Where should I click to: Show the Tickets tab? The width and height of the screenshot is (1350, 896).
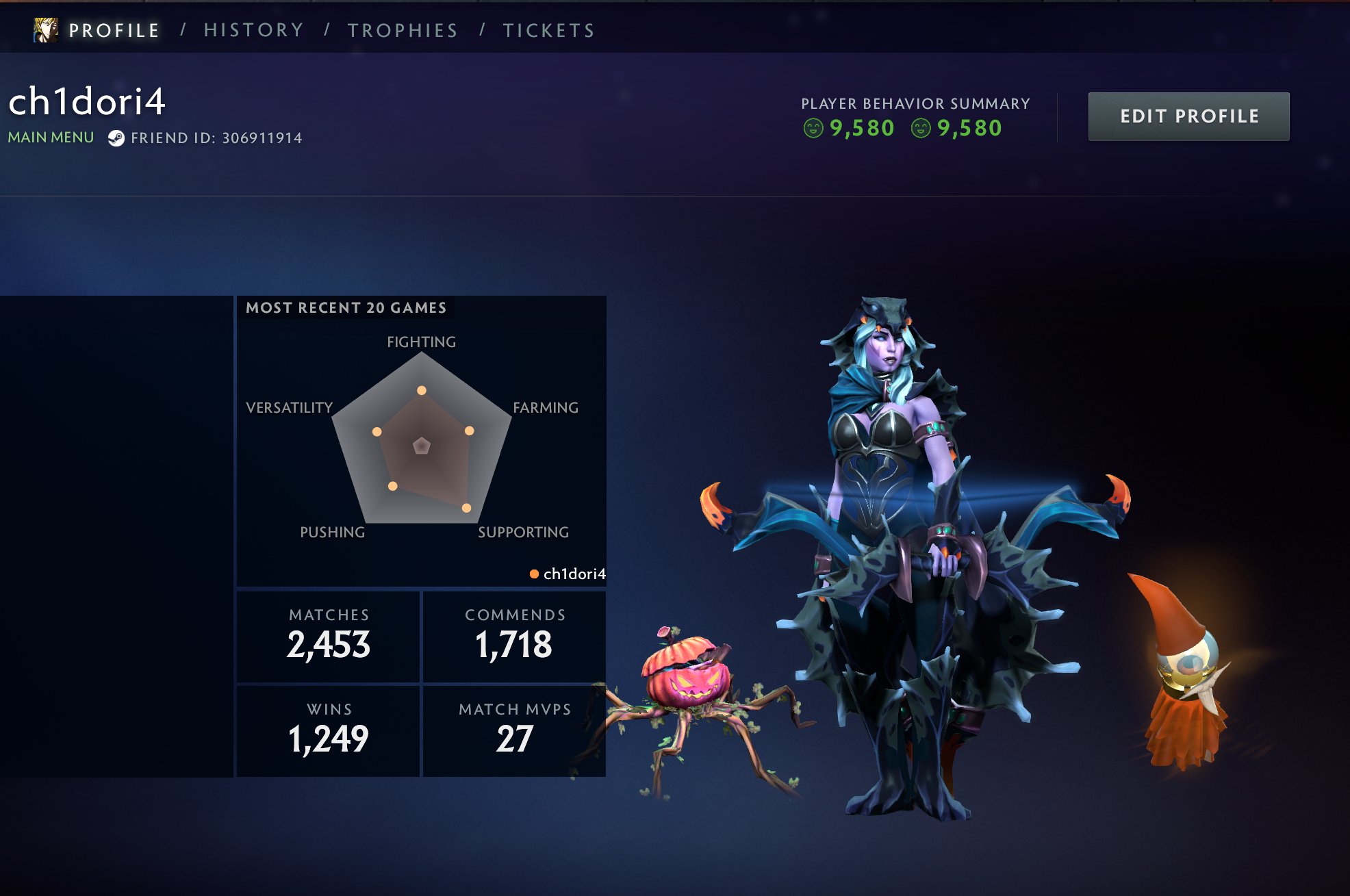(x=549, y=31)
